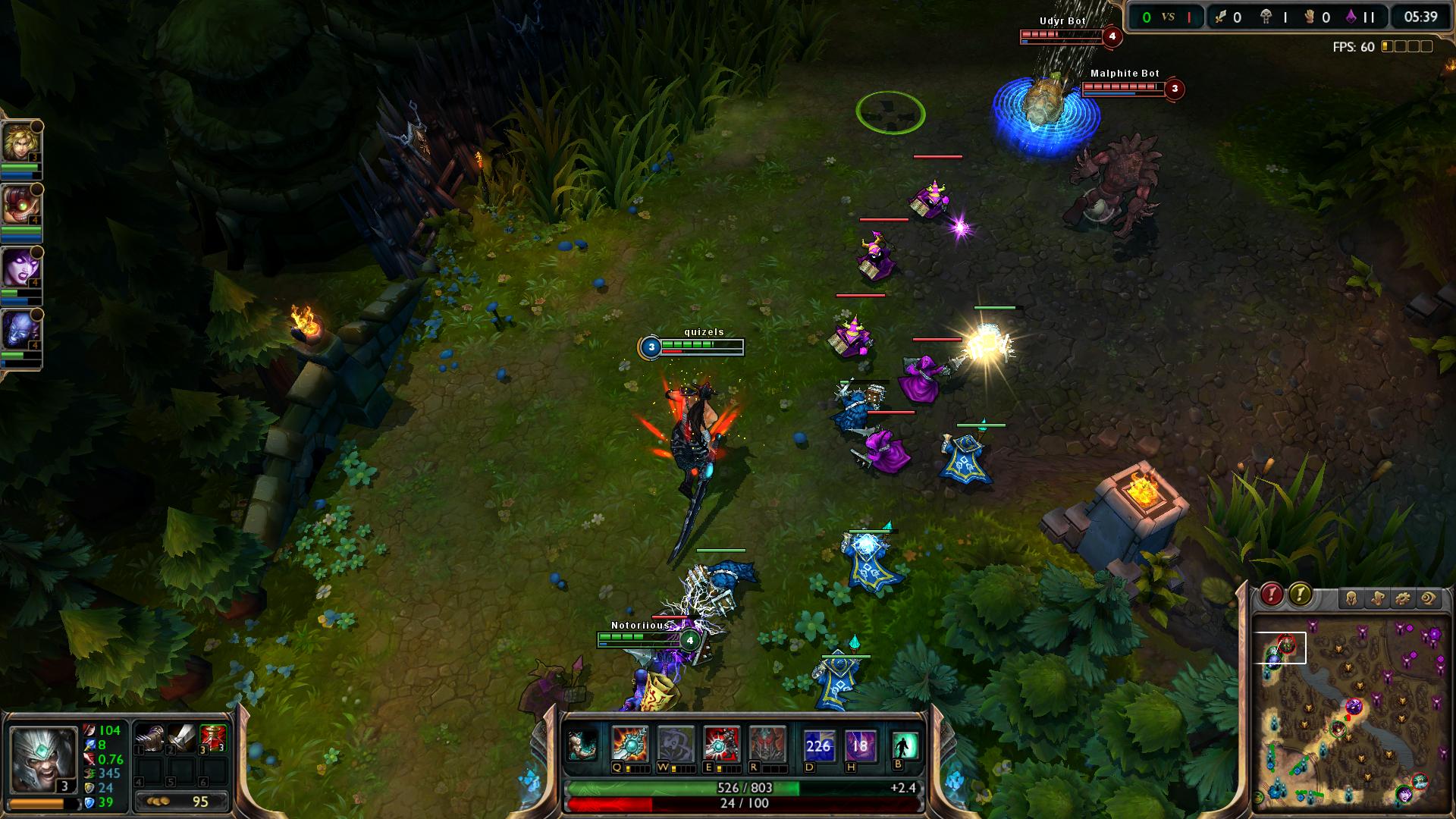Select the sword item in slot 2

click(x=182, y=738)
